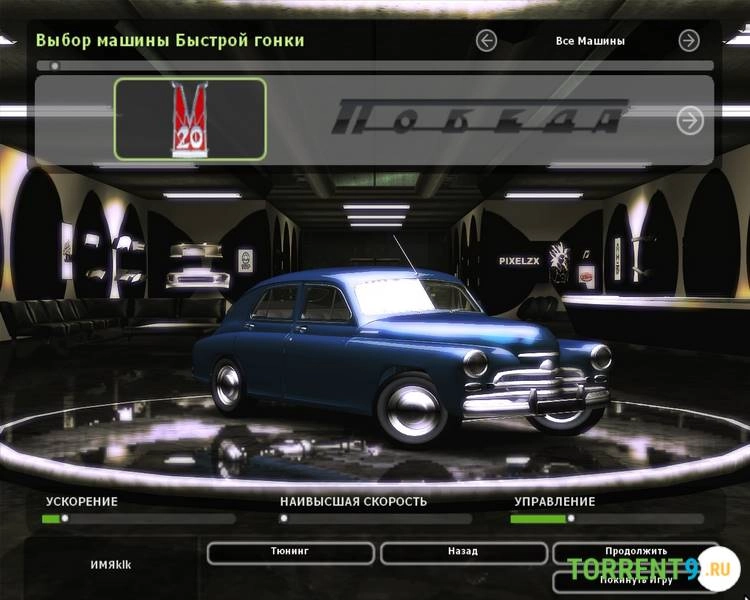Show the previous car category
750x600 pixels.
point(487,41)
